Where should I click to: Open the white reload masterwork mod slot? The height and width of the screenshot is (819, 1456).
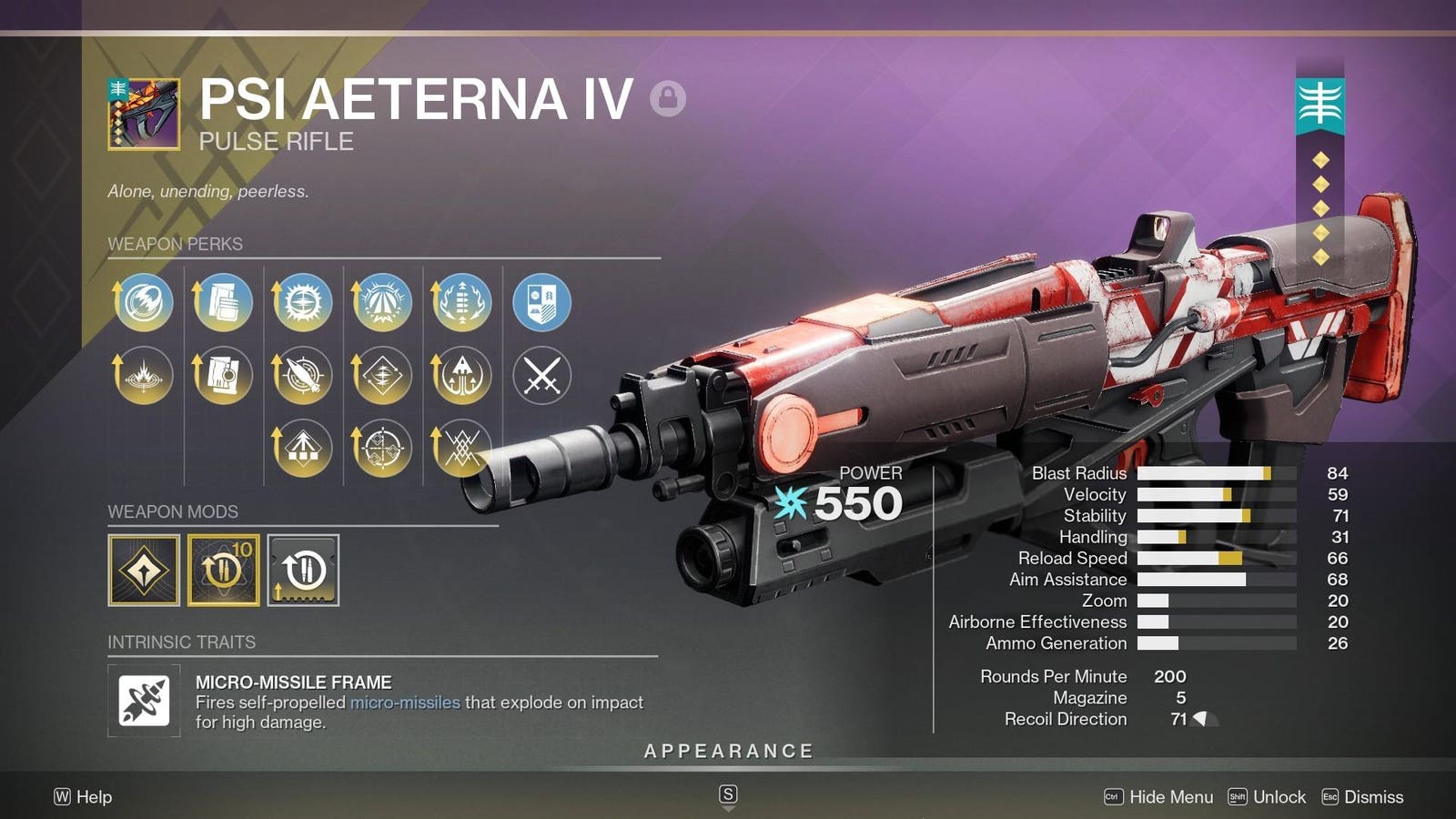point(303,571)
